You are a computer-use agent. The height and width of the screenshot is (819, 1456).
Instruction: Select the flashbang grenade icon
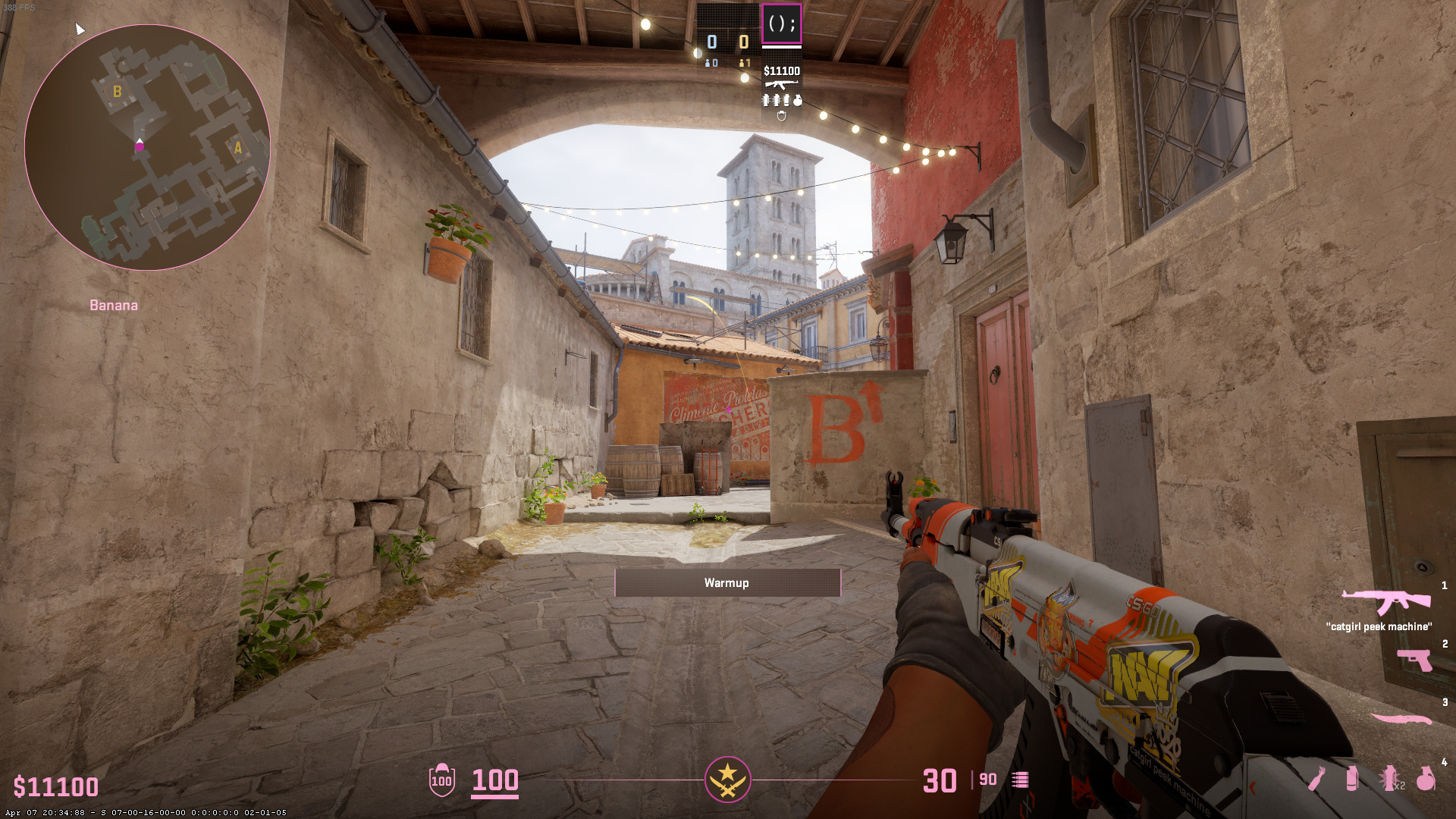pos(1389,779)
